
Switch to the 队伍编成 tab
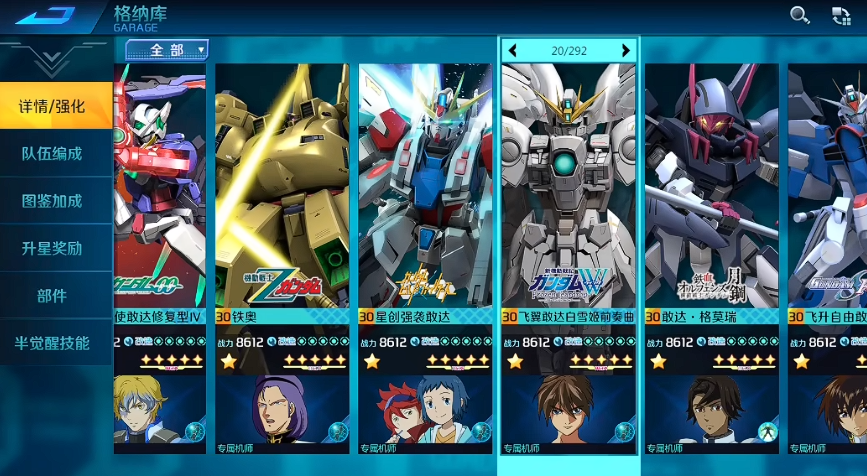(54, 154)
